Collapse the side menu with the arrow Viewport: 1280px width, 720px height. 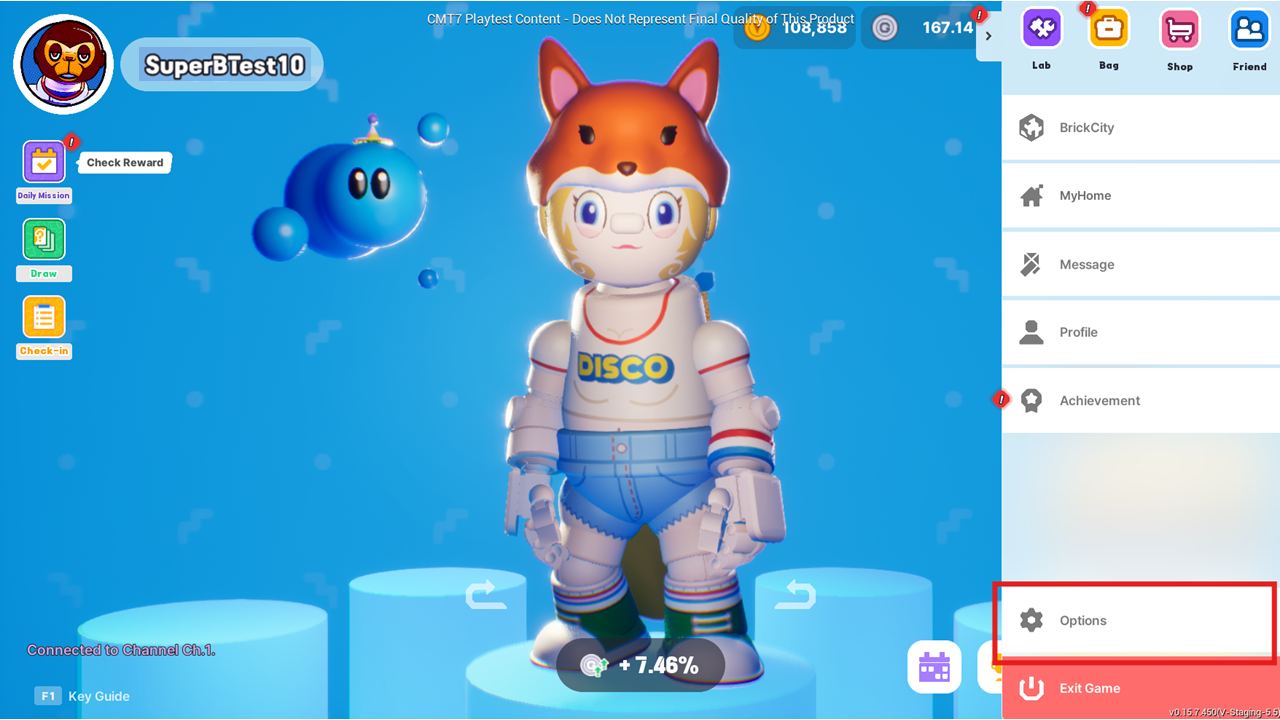pyautogui.click(x=988, y=36)
